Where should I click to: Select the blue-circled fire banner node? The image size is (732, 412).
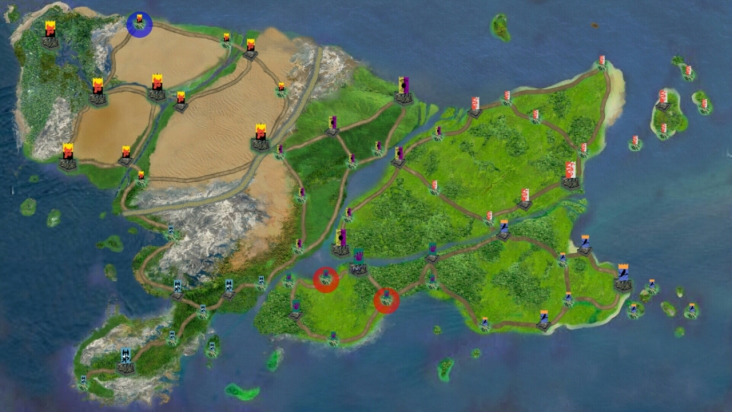(x=139, y=23)
